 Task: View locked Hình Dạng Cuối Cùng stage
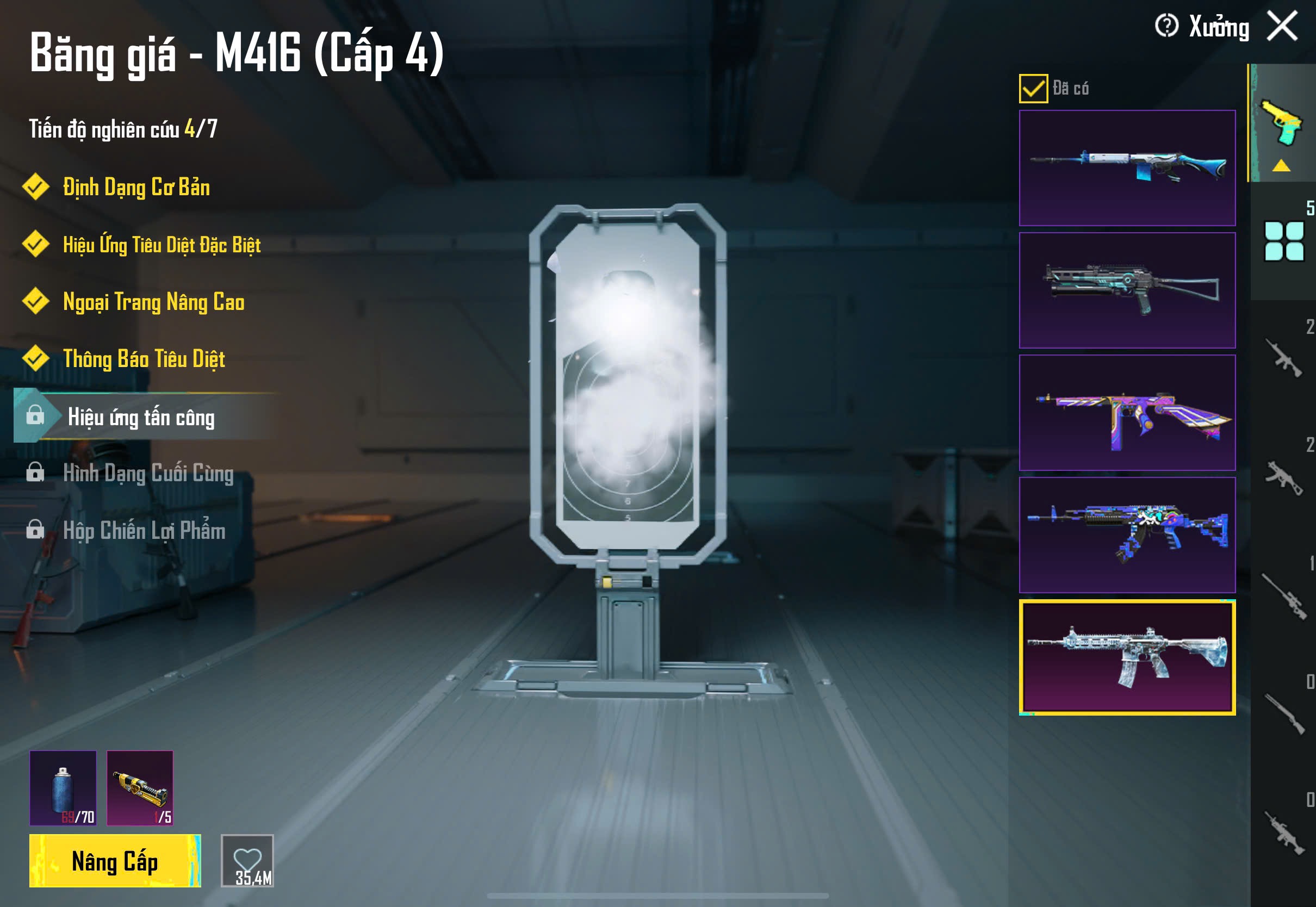click(x=148, y=474)
